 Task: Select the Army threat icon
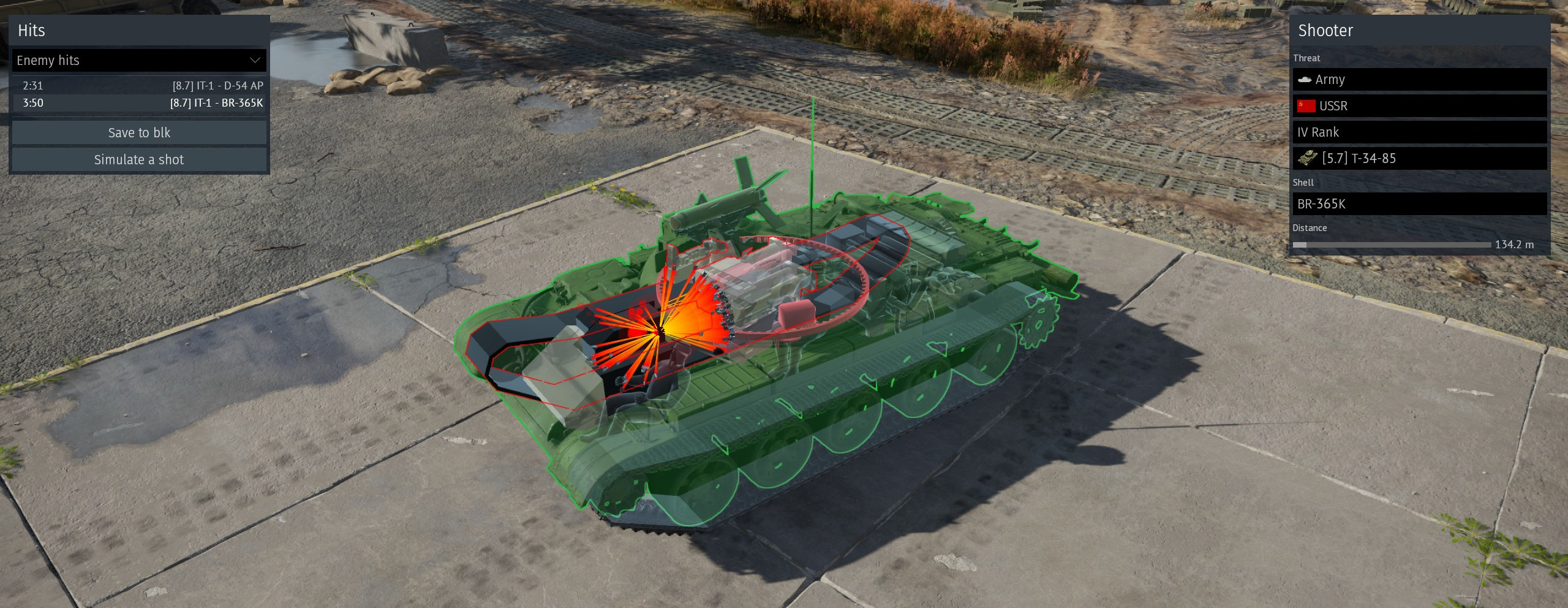[x=1305, y=80]
